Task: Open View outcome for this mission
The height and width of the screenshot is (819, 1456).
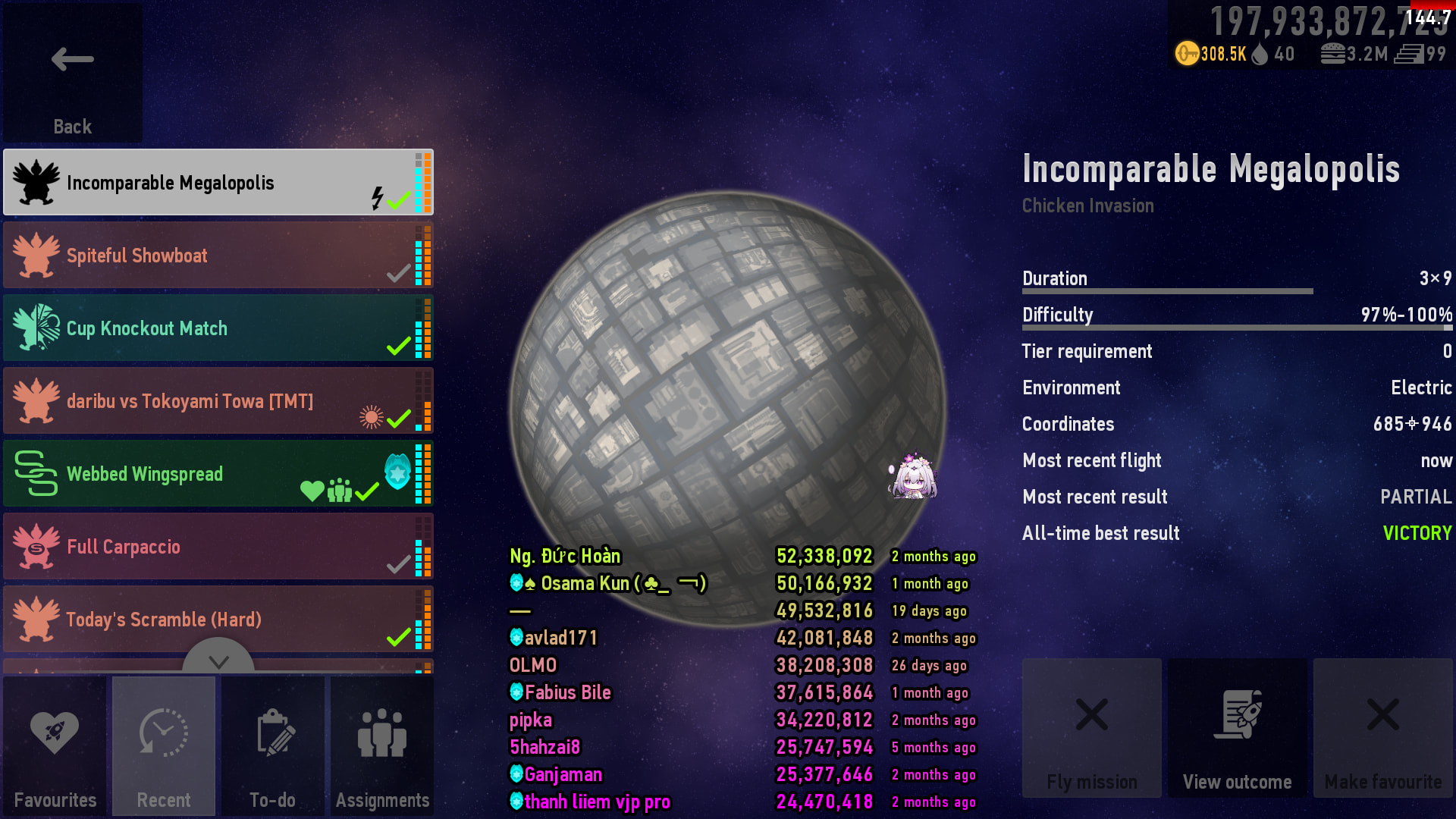Action: click(x=1237, y=728)
